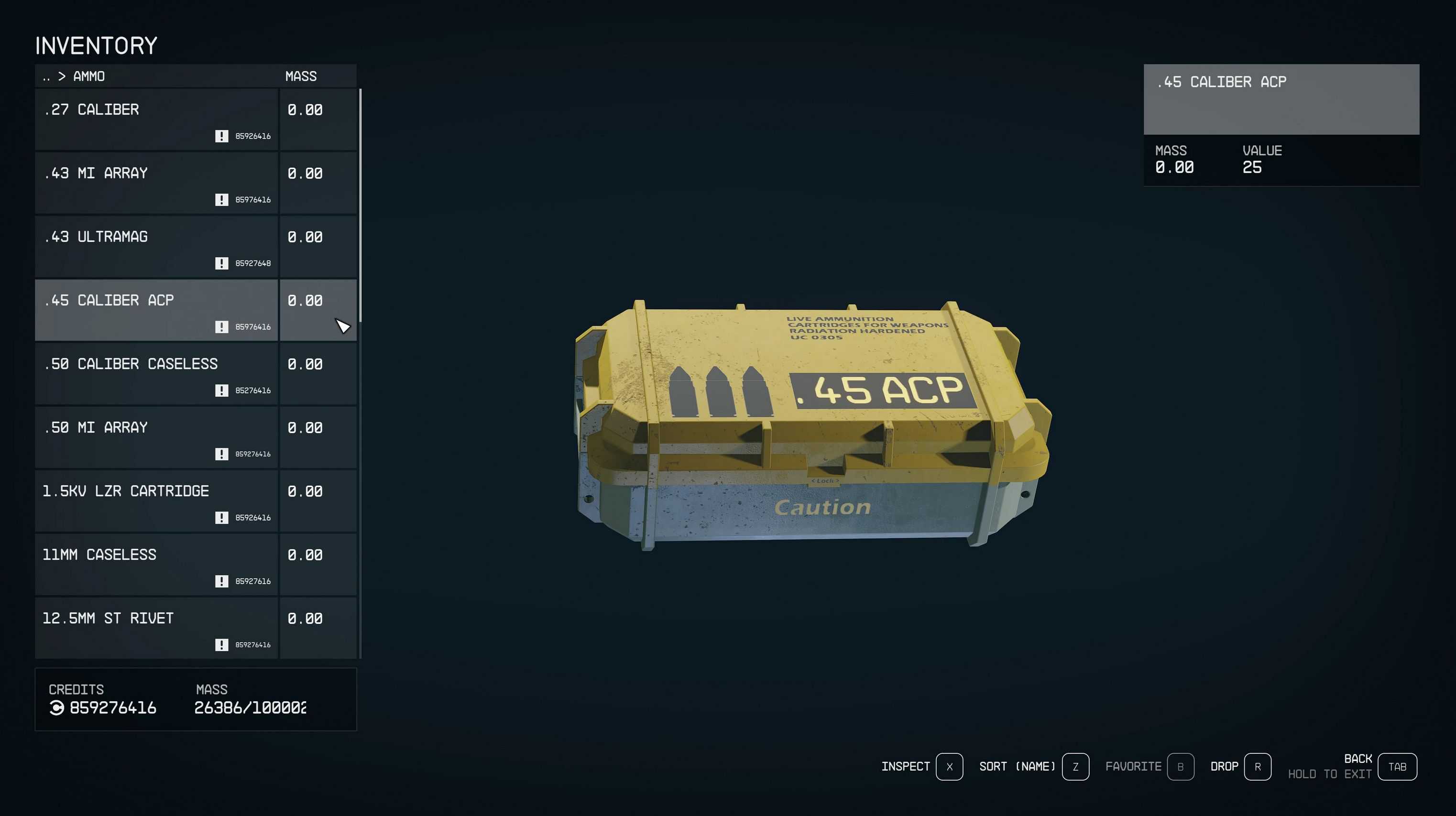Drop the selected ammo
Image resolution: width=1456 pixels, height=816 pixels.
point(1257,767)
